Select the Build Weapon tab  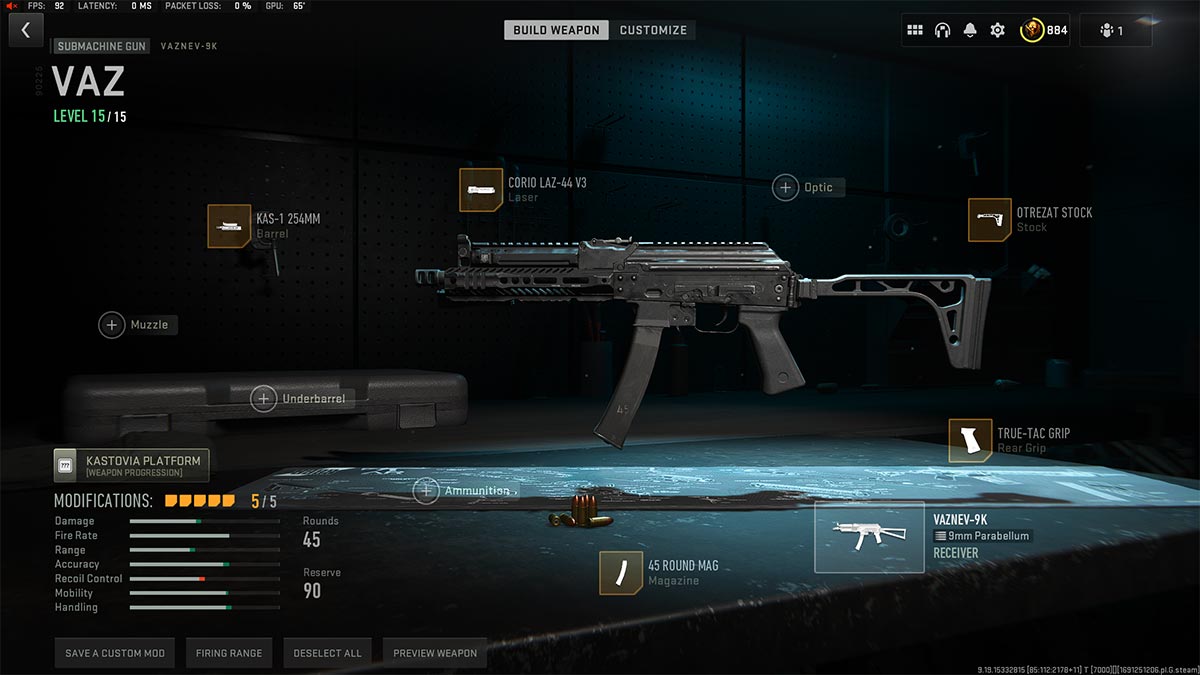[556, 30]
